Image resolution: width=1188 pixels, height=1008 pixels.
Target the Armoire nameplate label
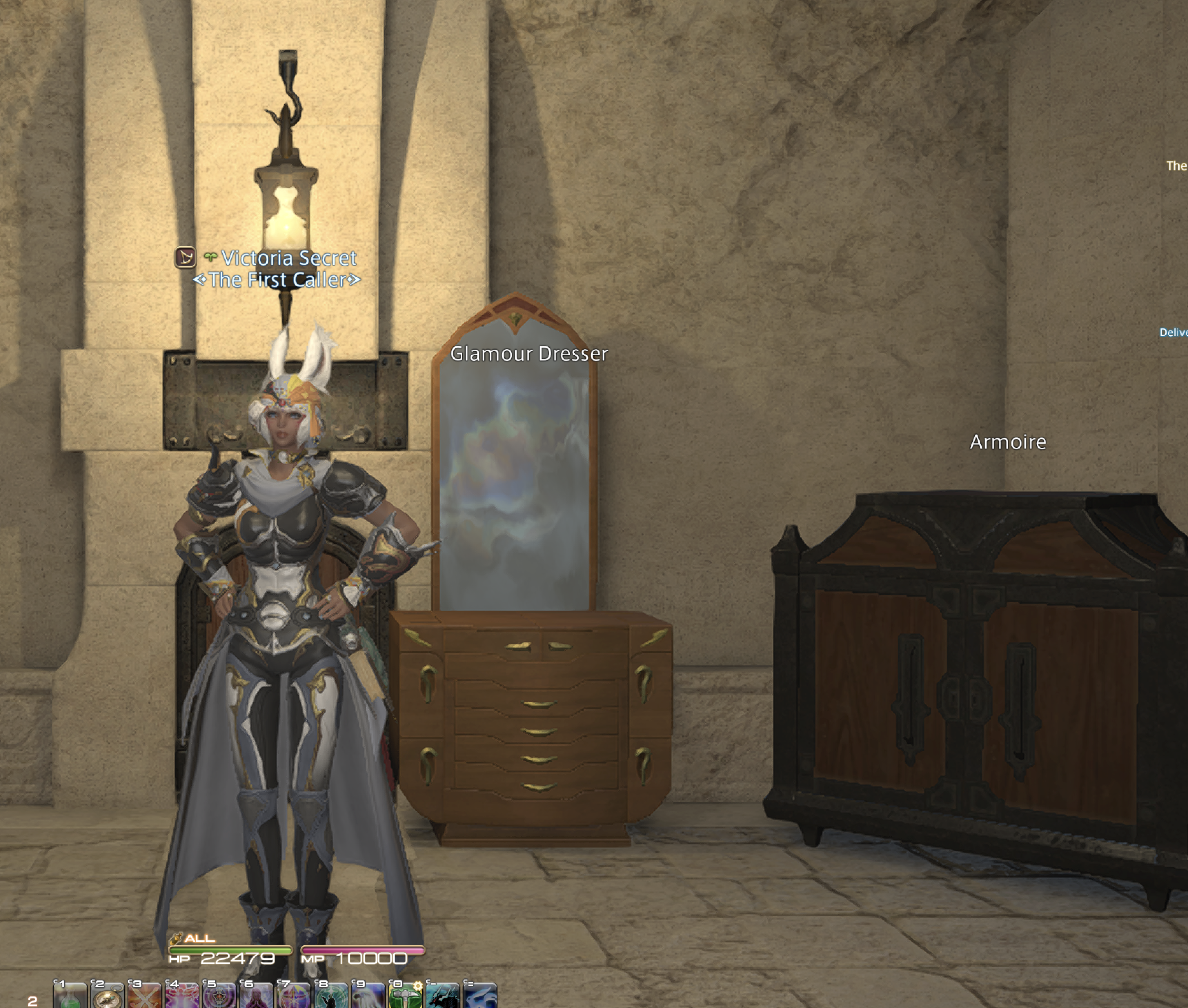click(x=1008, y=442)
